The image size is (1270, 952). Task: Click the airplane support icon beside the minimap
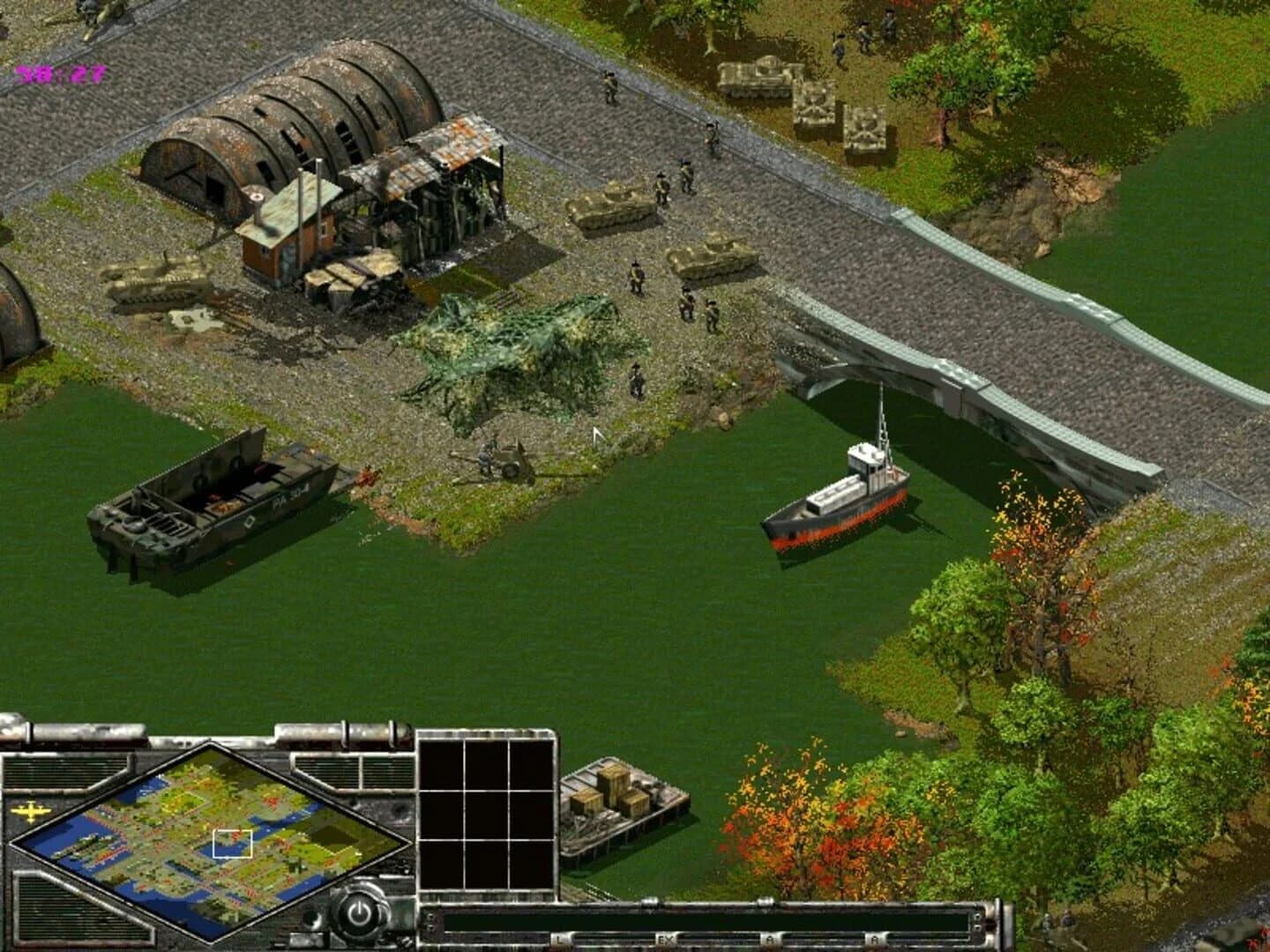coord(30,811)
